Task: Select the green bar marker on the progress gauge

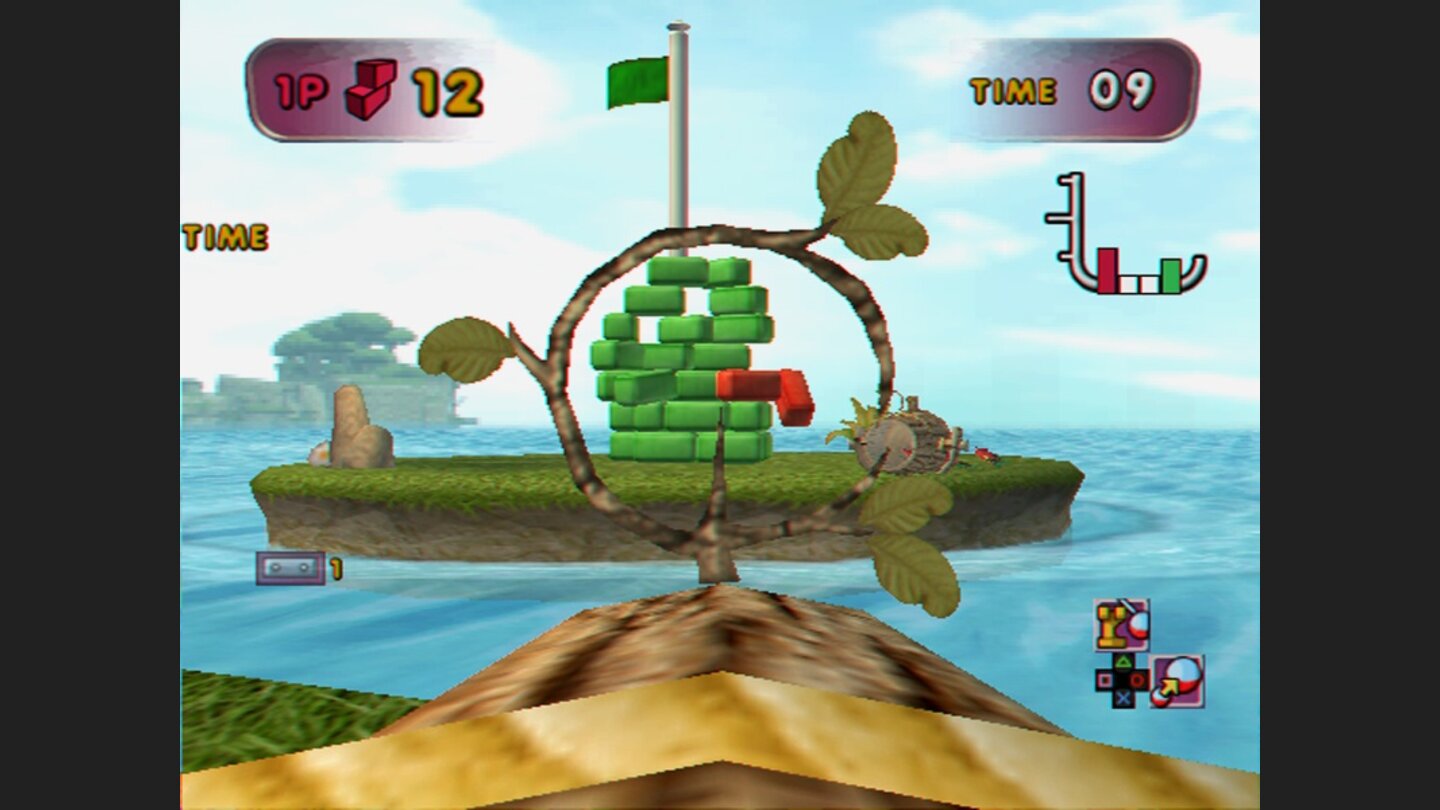Action: point(1170,277)
